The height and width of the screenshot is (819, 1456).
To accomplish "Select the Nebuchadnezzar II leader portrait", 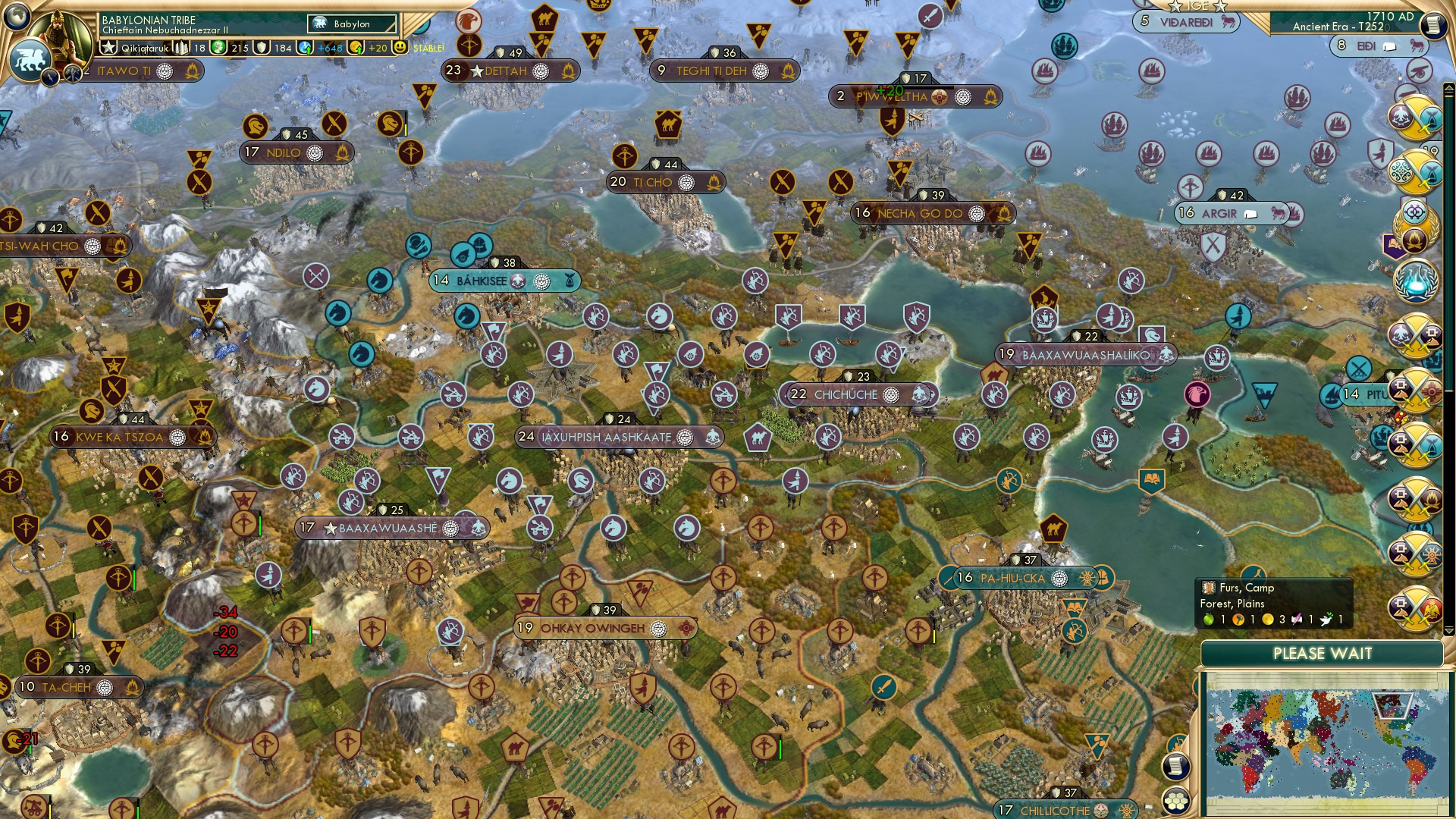I will coord(58,34).
